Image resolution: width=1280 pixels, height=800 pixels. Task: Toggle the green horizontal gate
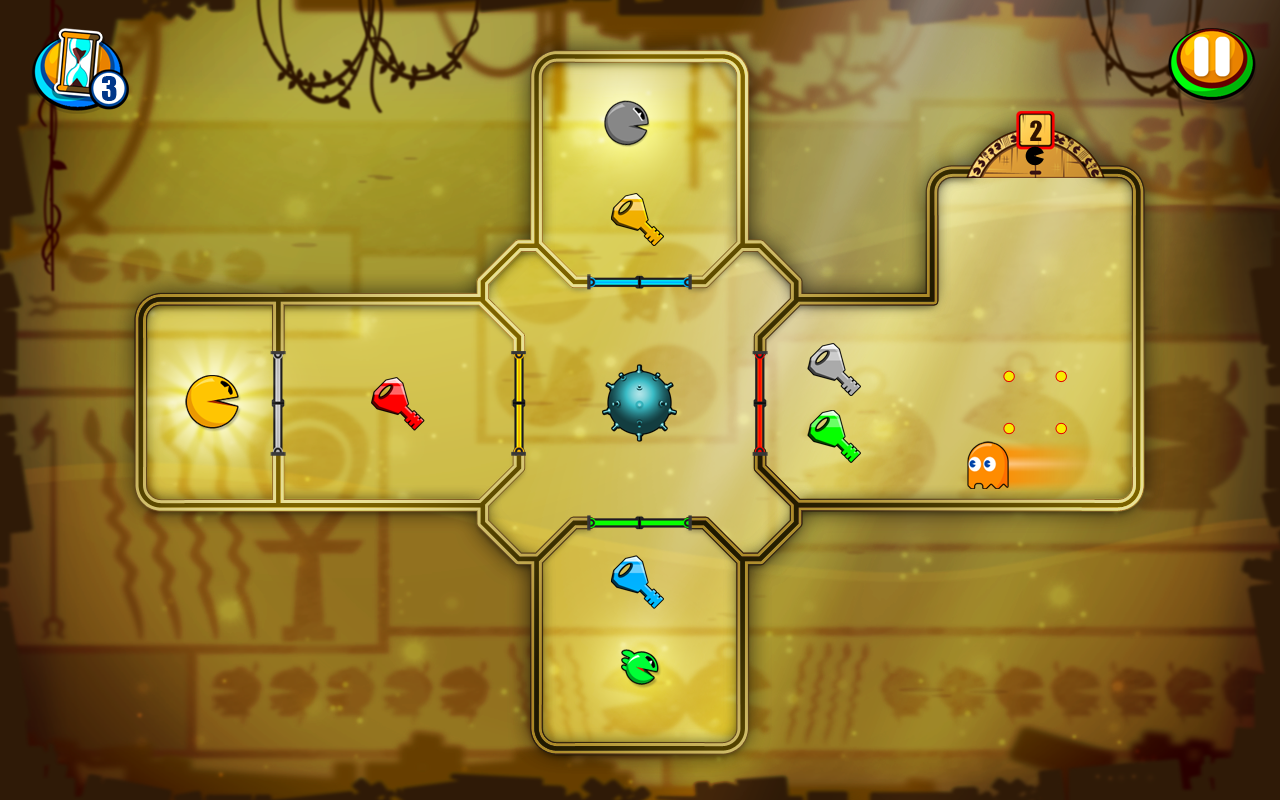tap(640, 521)
